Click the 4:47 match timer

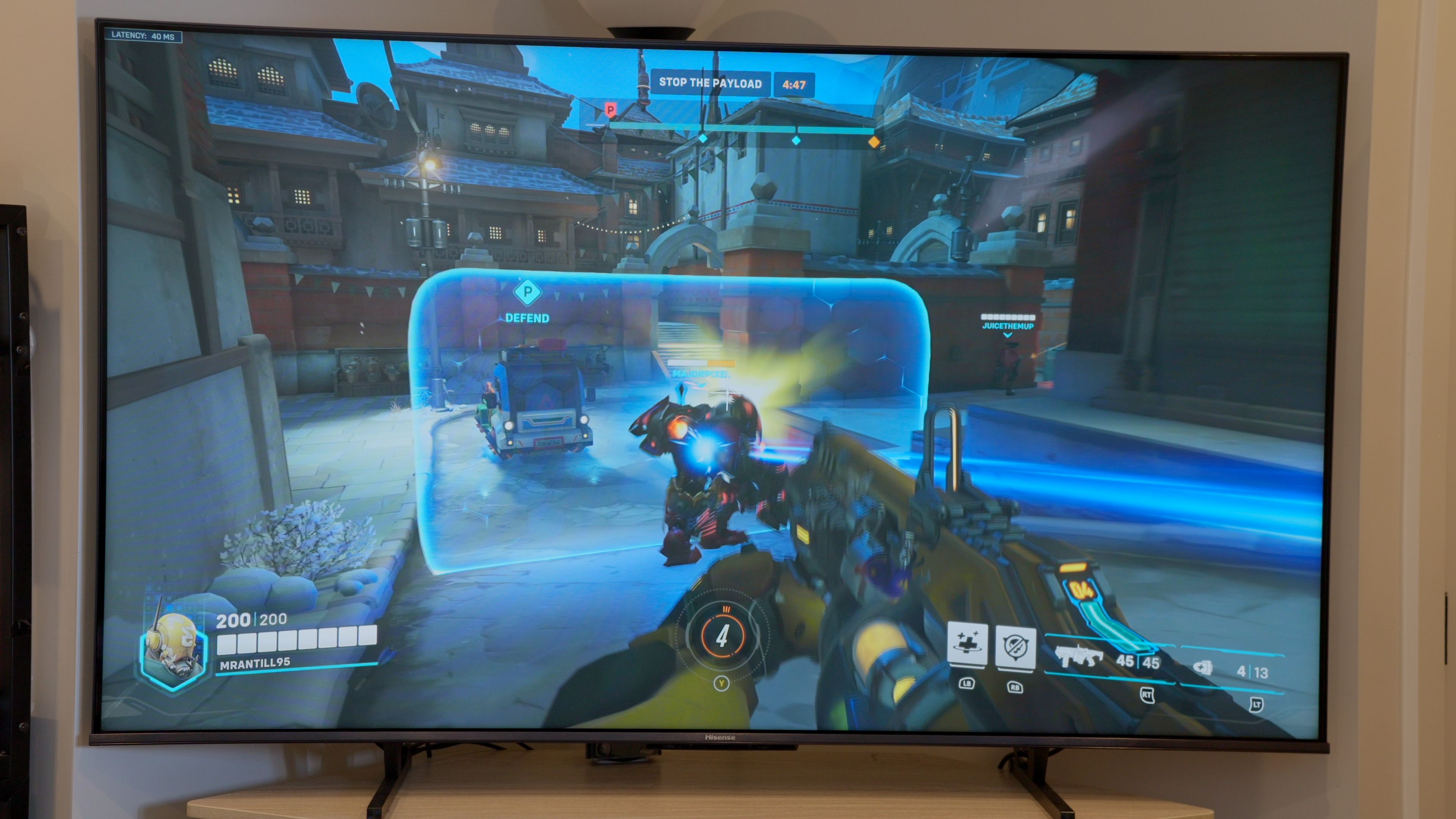pyautogui.click(x=795, y=85)
